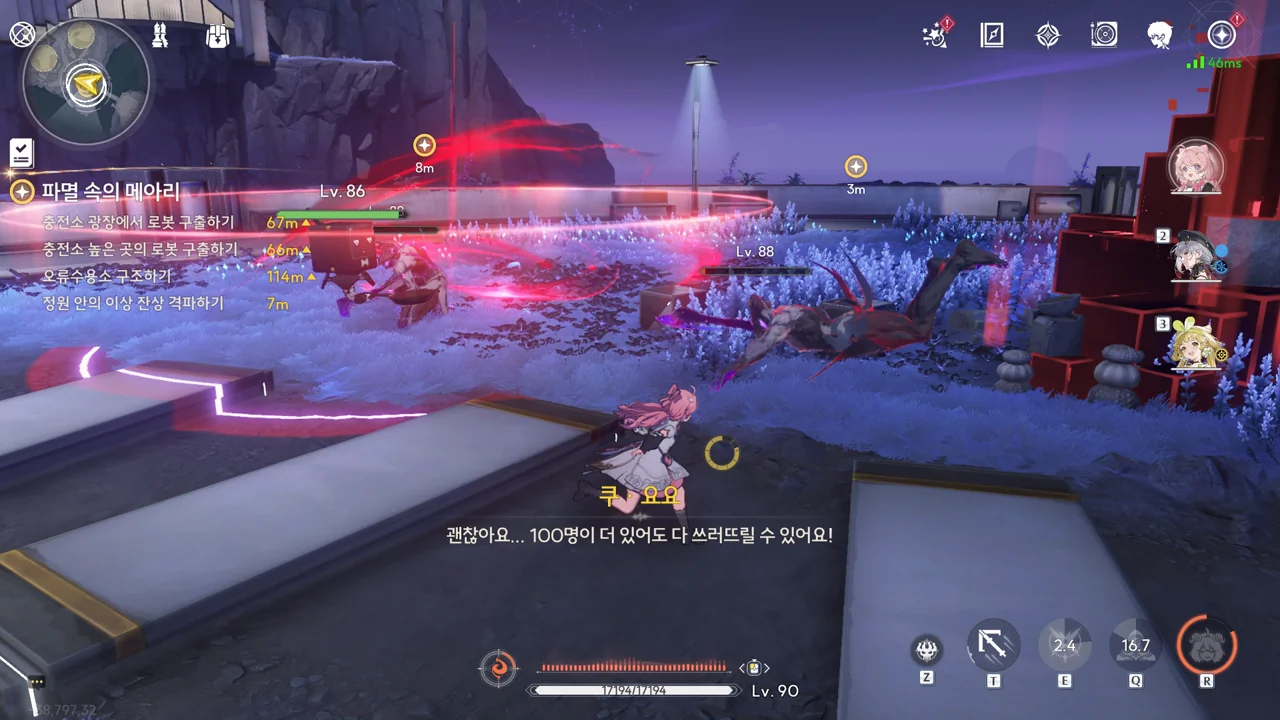Switch to party member three portrait

[1198, 345]
